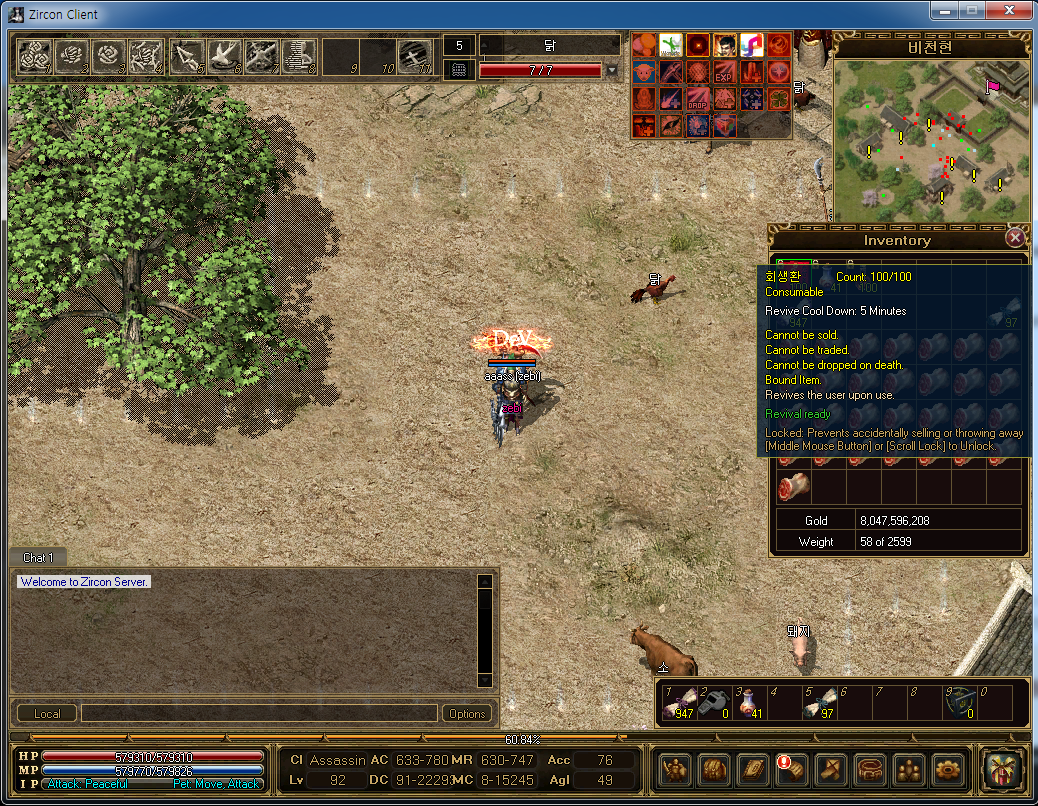Image resolution: width=1038 pixels, height=806 pixels.
Task: Open the chat Options button
Action: [x=467, y=713]
